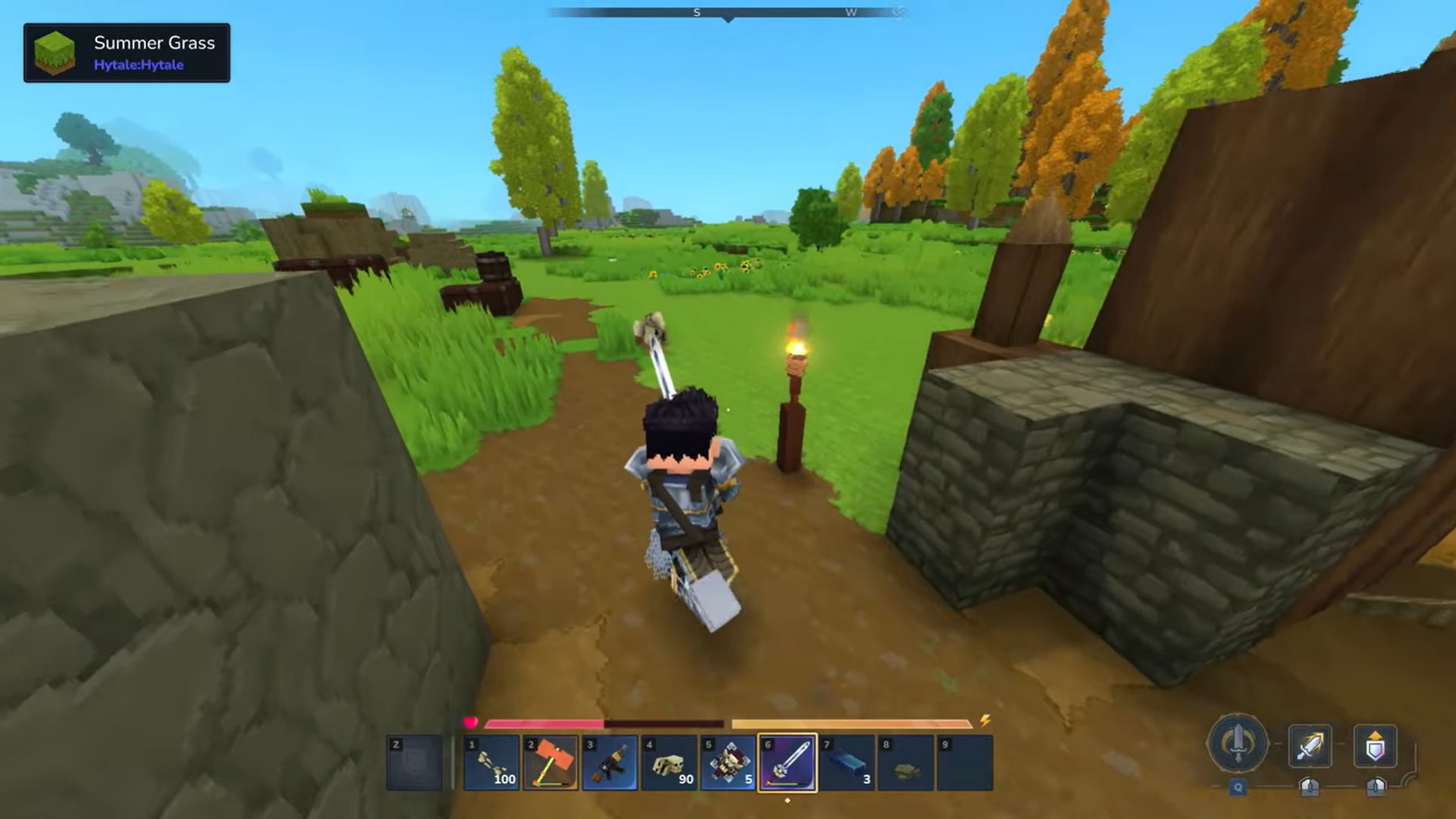Click the W marker on the compass bar
Image resolution: width=1456 pixels, height=819 pixels.
[x=851, y=12]
